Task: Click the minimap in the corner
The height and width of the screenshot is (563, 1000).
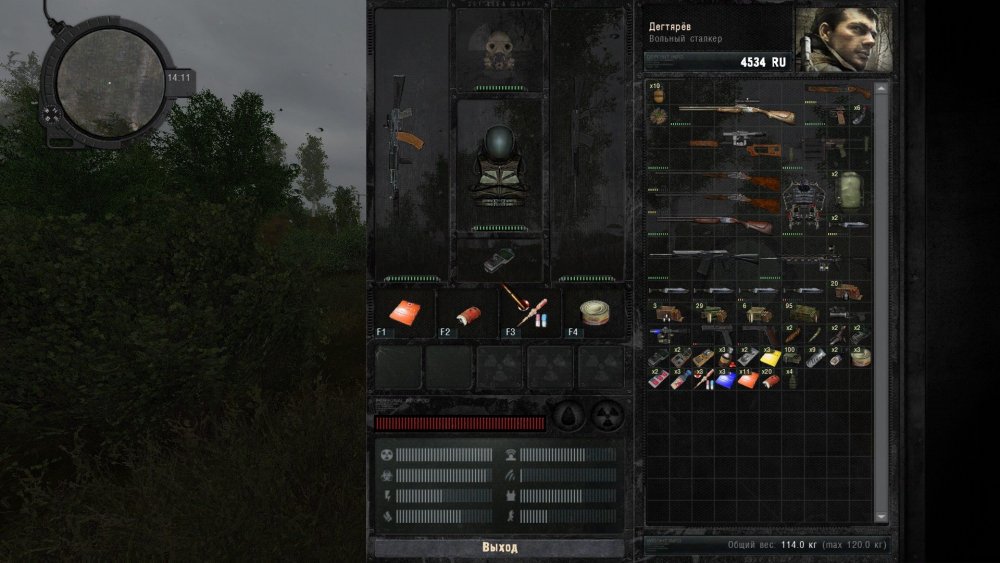Action: click(110, 82)
